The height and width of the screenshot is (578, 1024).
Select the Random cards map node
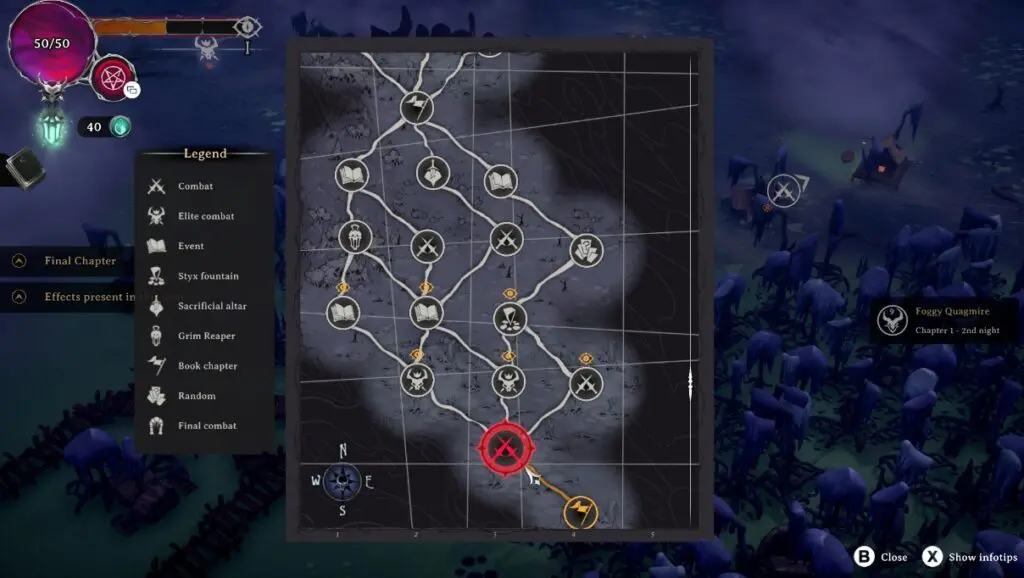[586, 251]
